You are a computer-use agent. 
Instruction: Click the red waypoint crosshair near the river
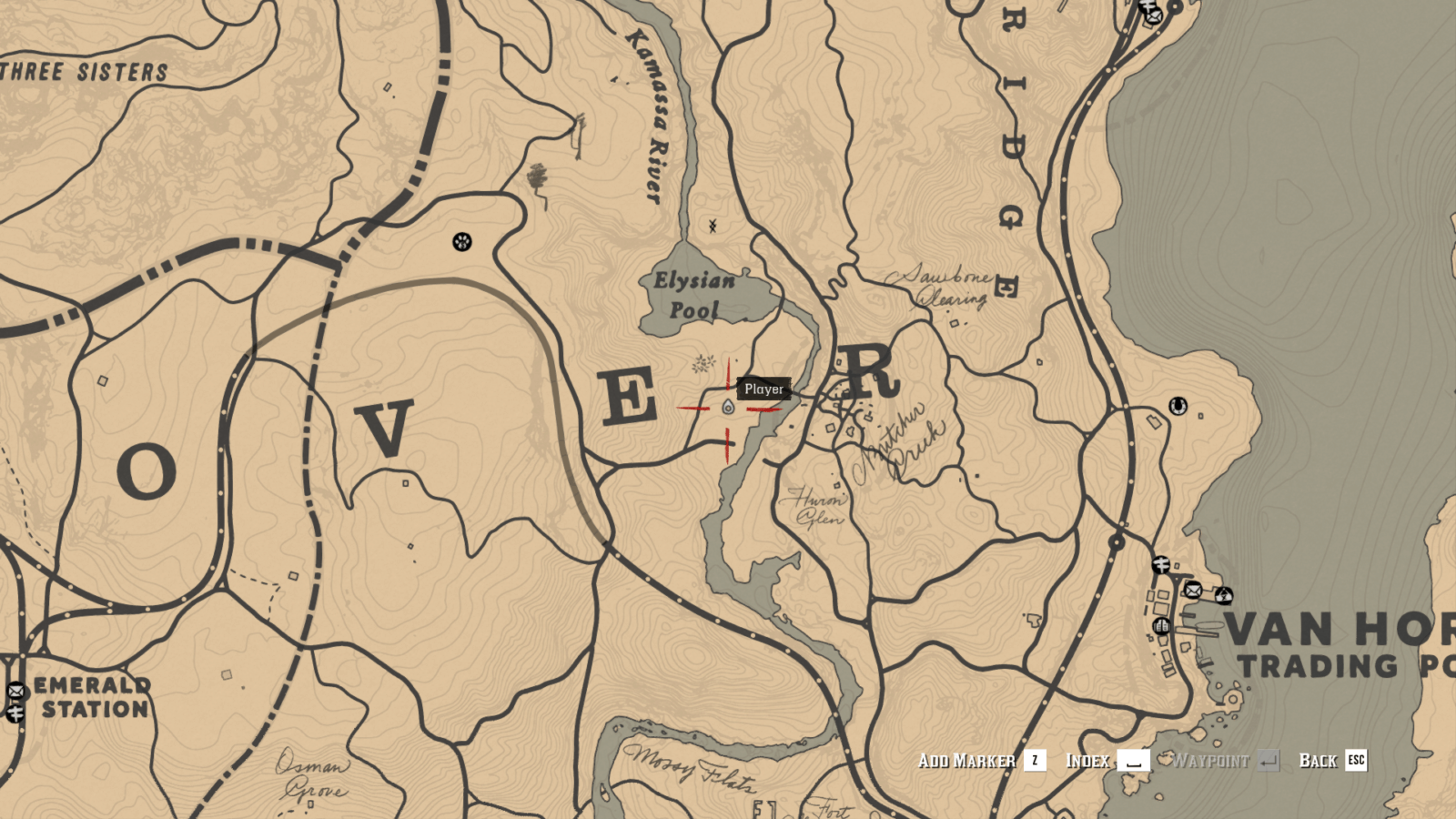728,408
